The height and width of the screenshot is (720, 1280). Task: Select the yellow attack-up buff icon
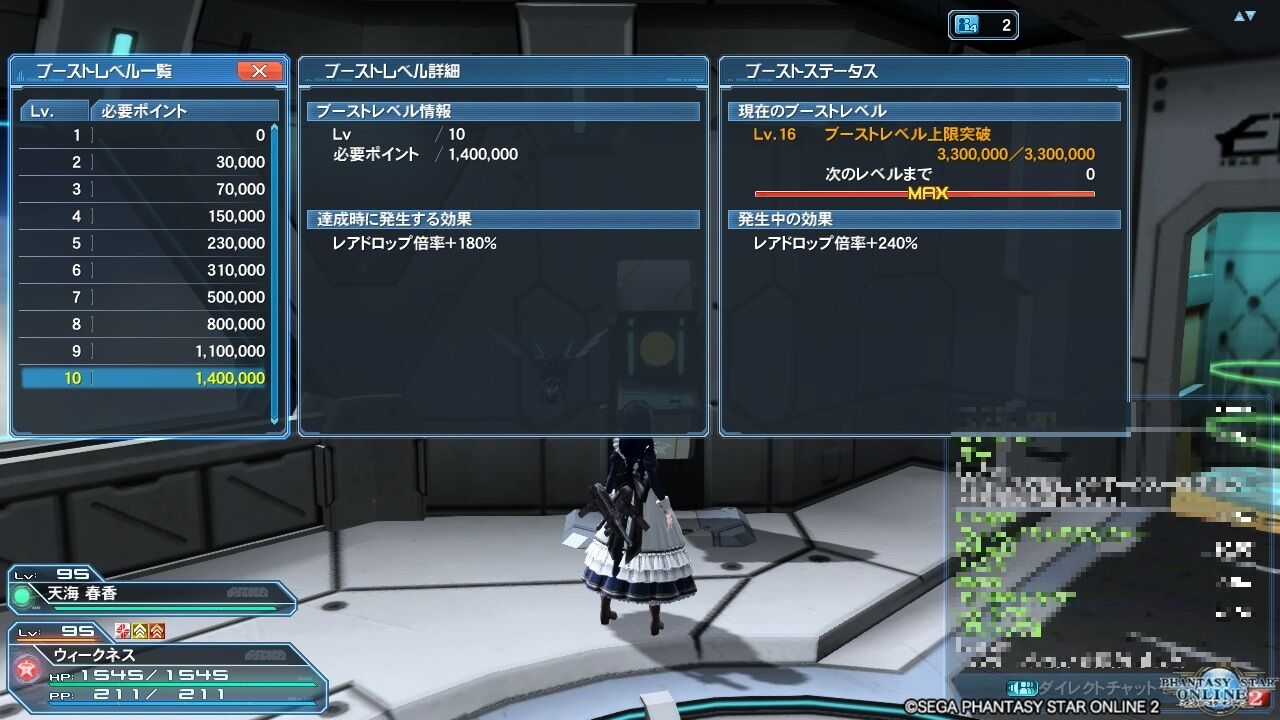[140, 632]
